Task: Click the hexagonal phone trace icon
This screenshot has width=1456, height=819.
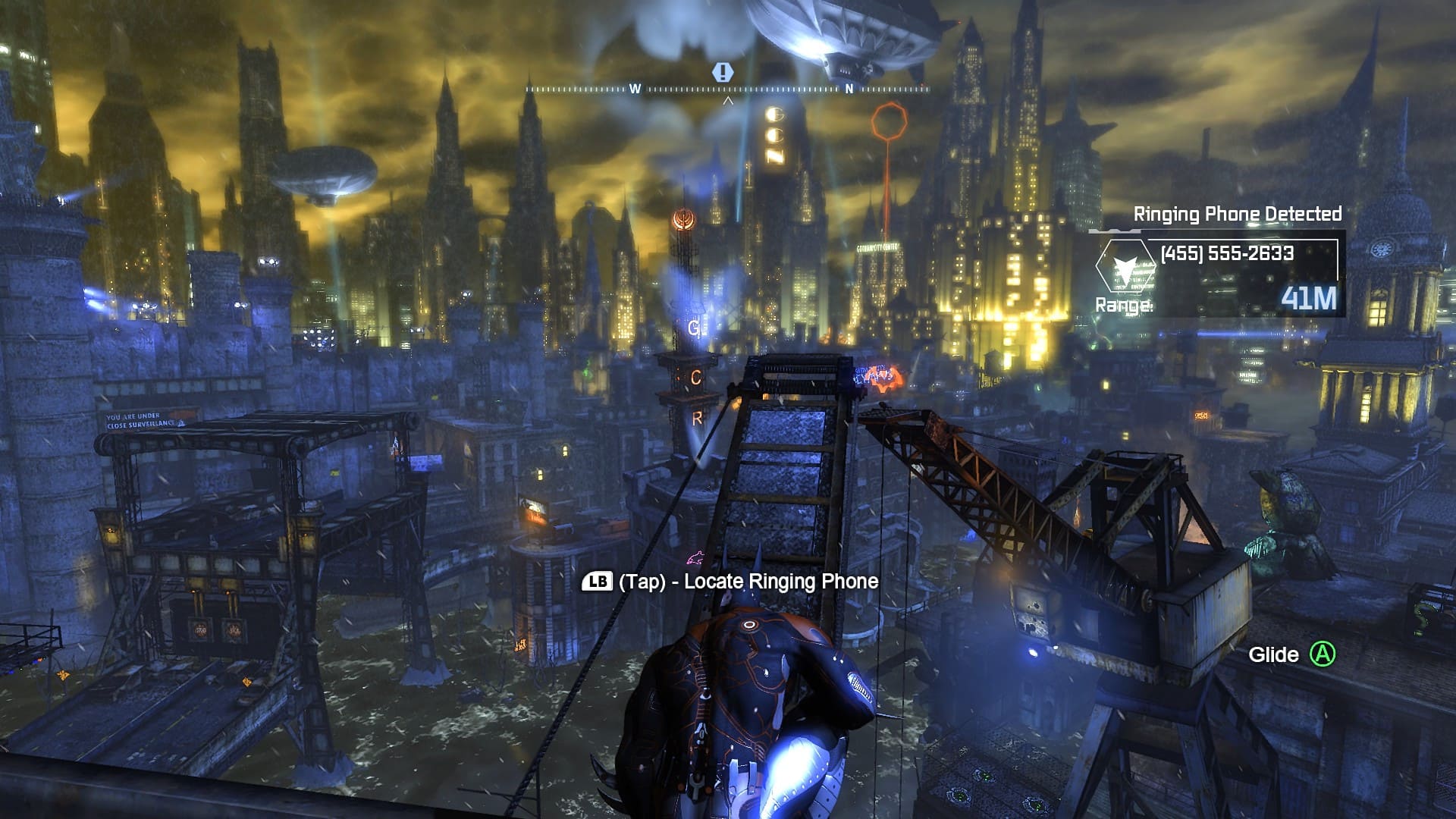Action: pyautogui.click(x=1125, y=267)
